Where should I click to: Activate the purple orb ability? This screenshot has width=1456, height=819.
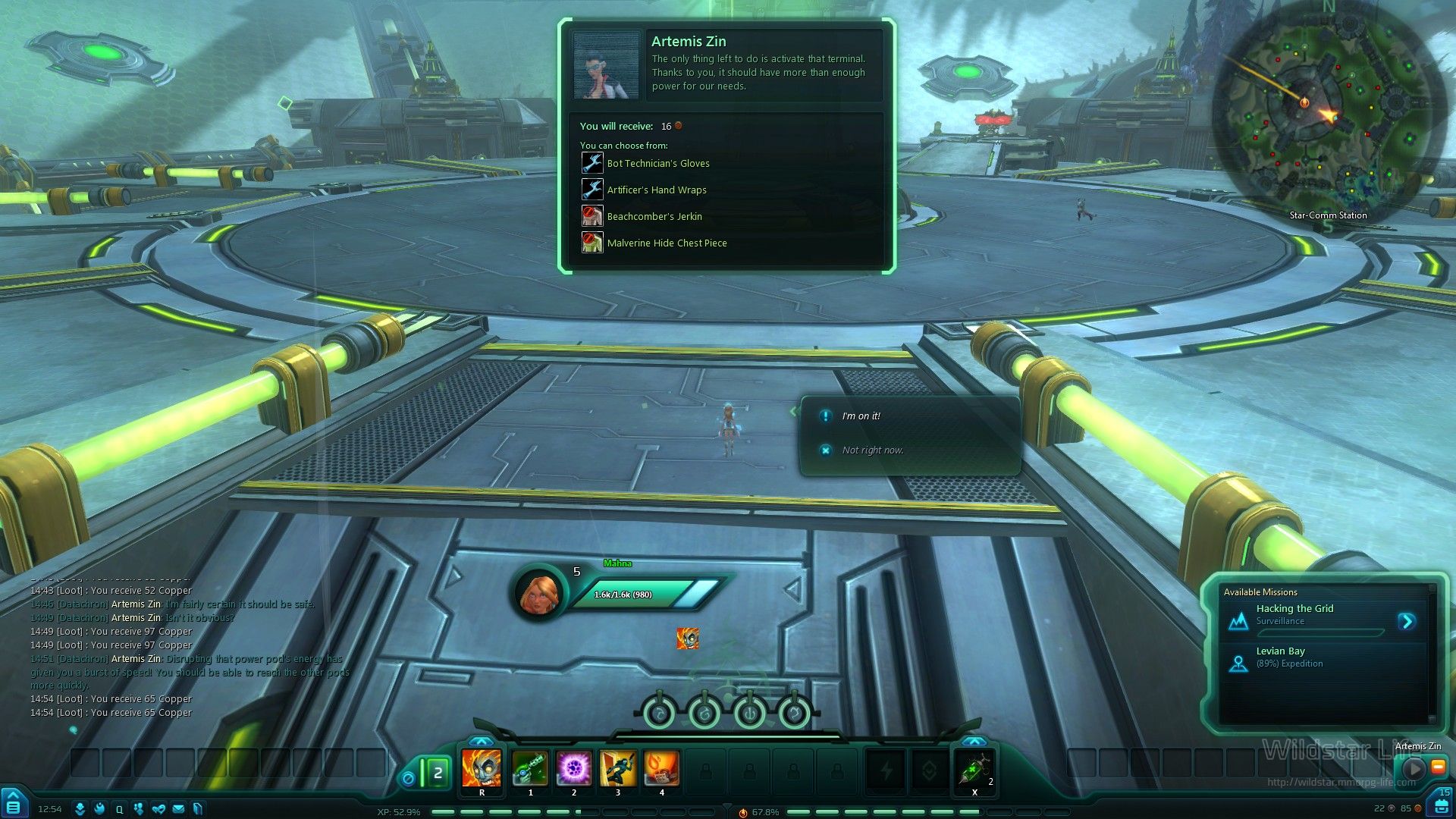[x=574, y=768]
